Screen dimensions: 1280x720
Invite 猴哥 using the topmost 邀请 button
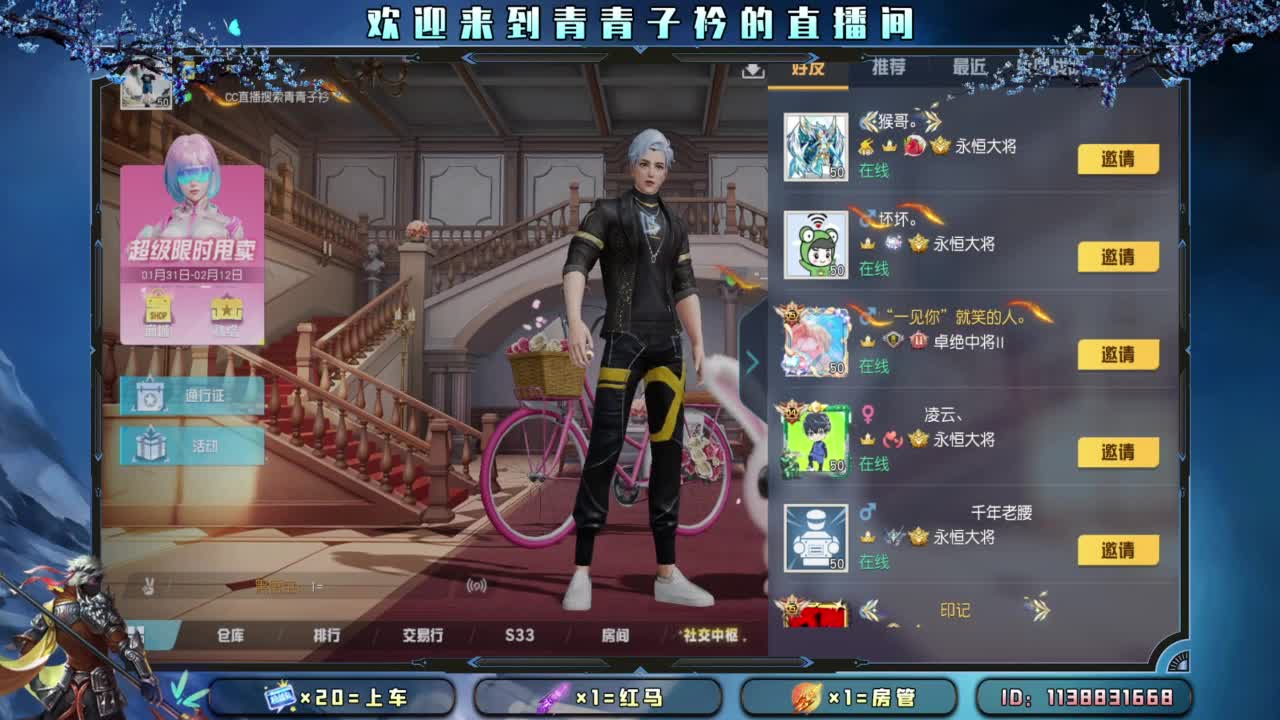[1117, 159]
